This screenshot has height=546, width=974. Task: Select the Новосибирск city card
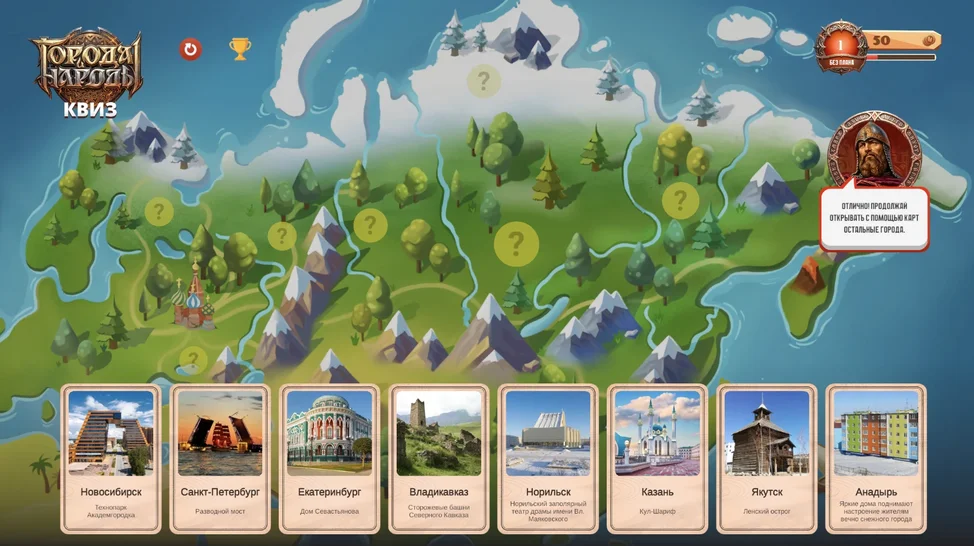[111, 458]
